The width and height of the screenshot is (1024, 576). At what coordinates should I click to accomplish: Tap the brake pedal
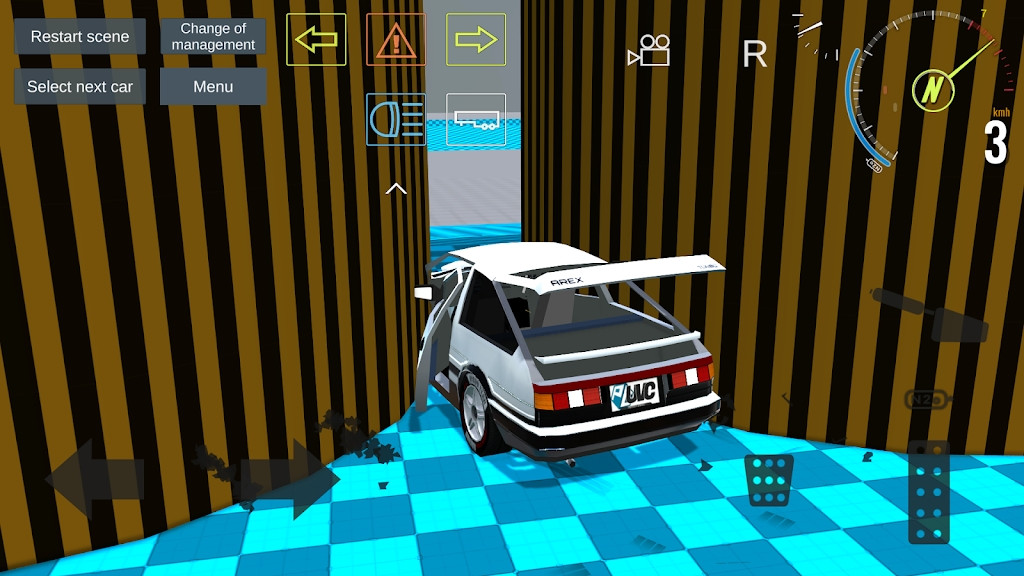pyautogui.click(x=770, y=480)
